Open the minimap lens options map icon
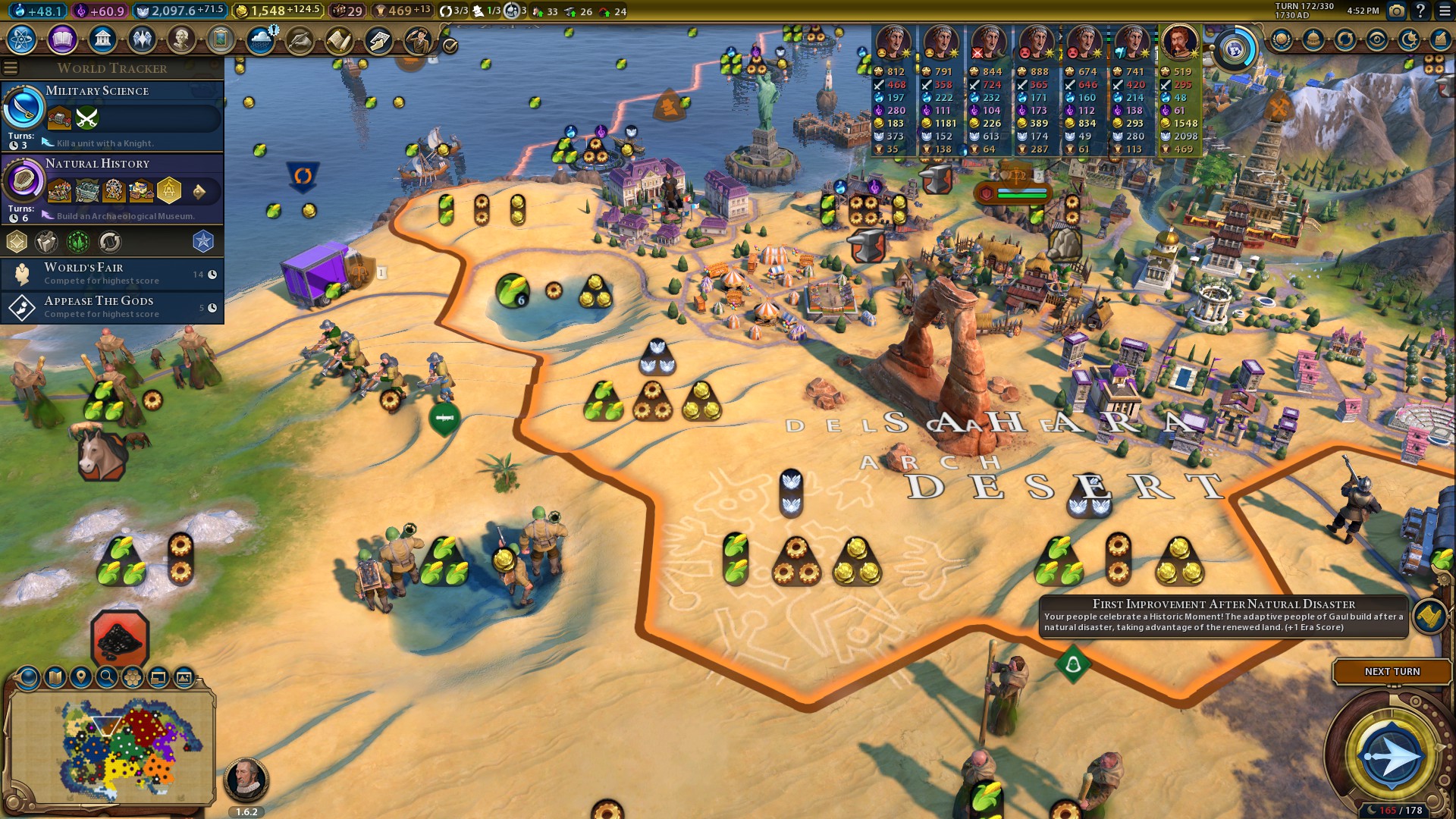The image size is (1456, 819). (x=55, y=677)
